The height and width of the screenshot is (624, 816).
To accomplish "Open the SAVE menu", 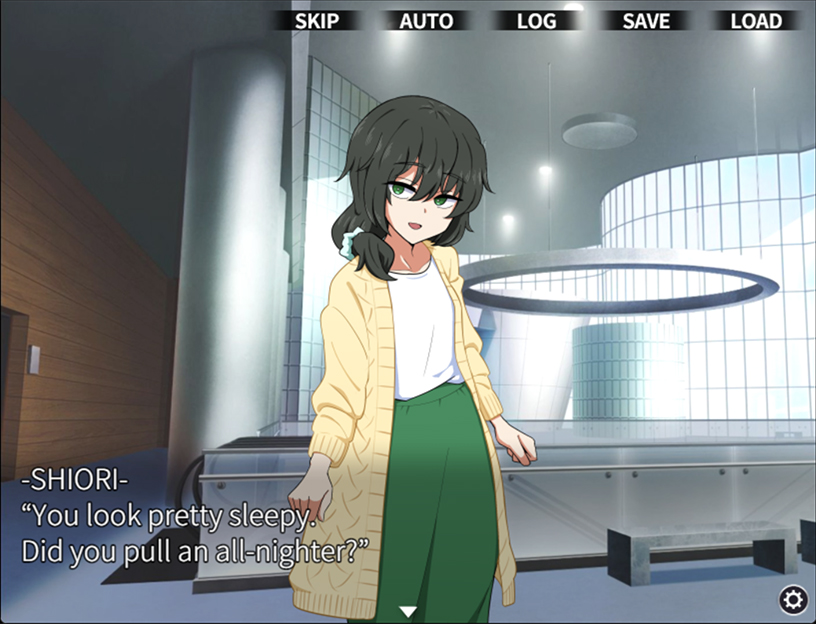I will coord(646,21).
